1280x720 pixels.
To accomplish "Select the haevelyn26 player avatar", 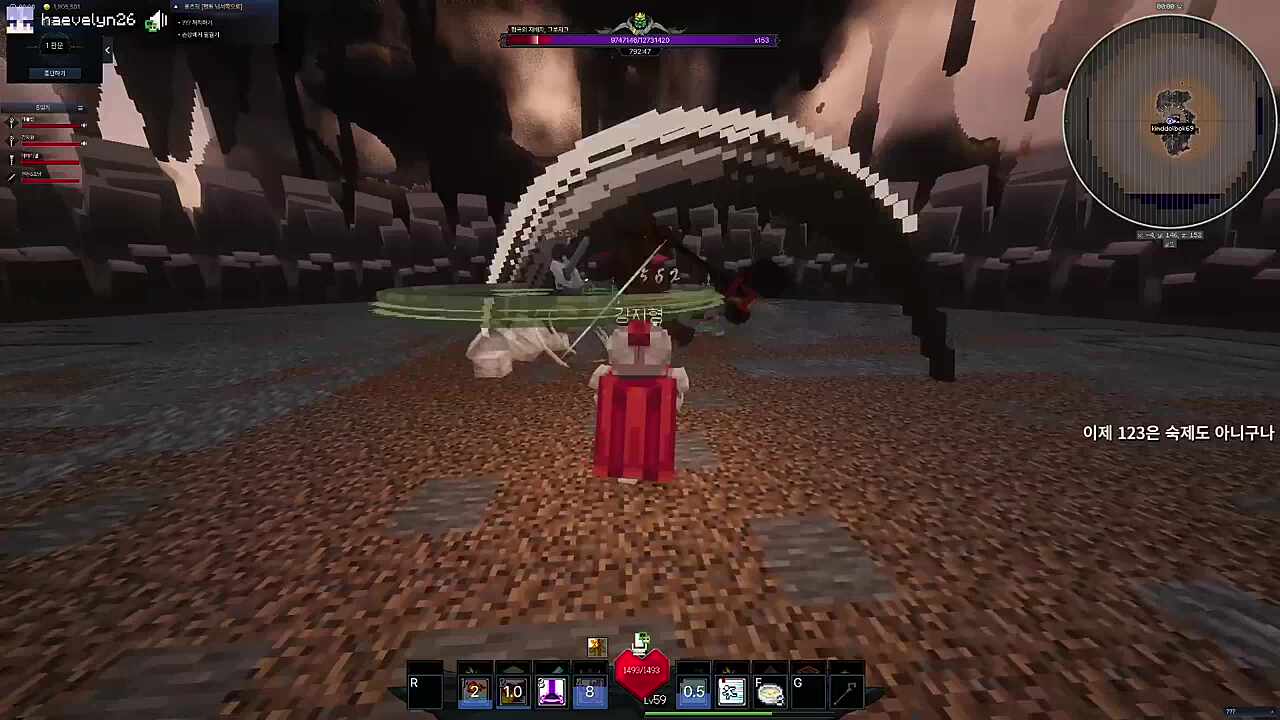I will [x=20, y=20].
